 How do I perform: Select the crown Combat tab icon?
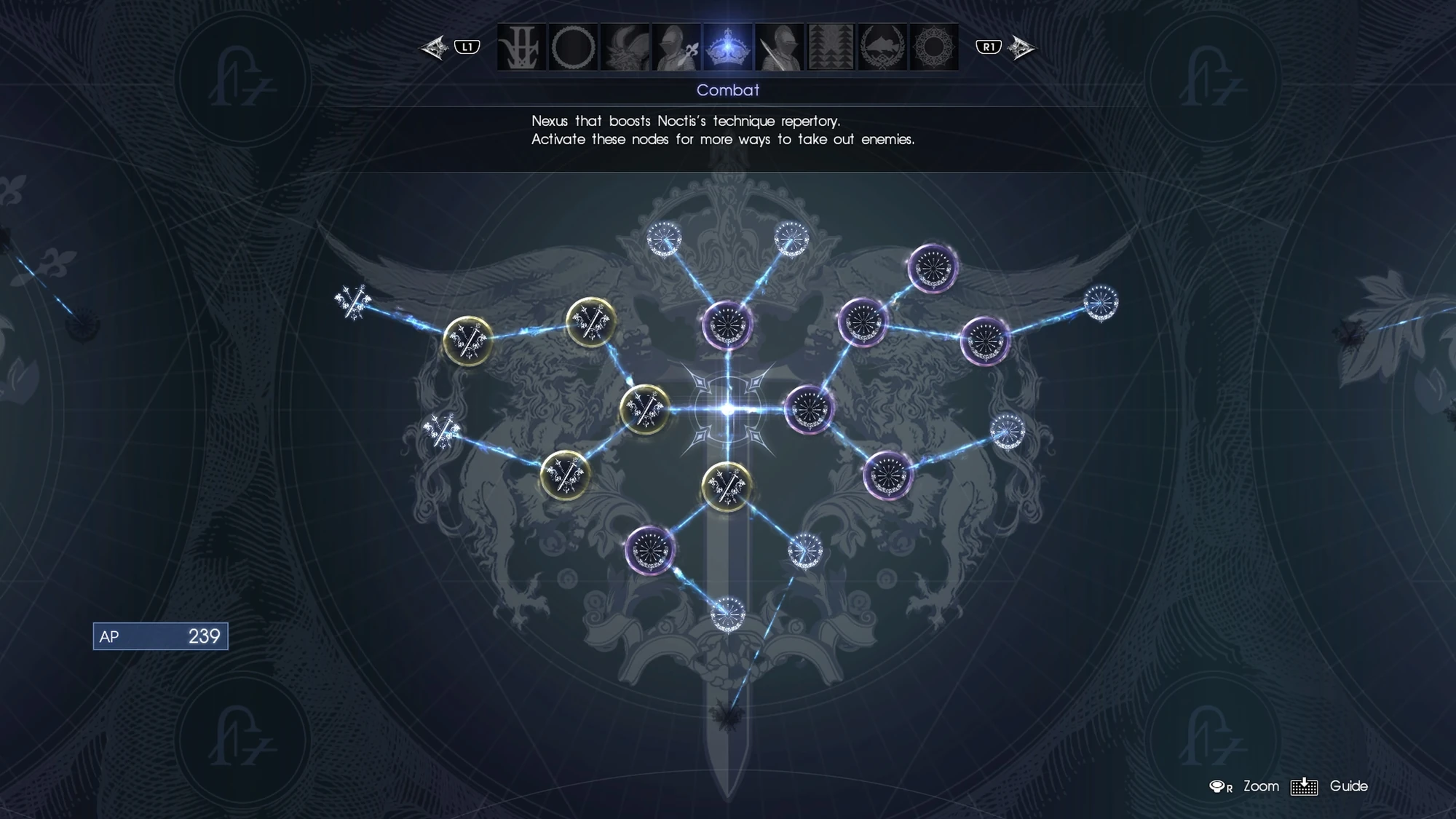(728, 48)
